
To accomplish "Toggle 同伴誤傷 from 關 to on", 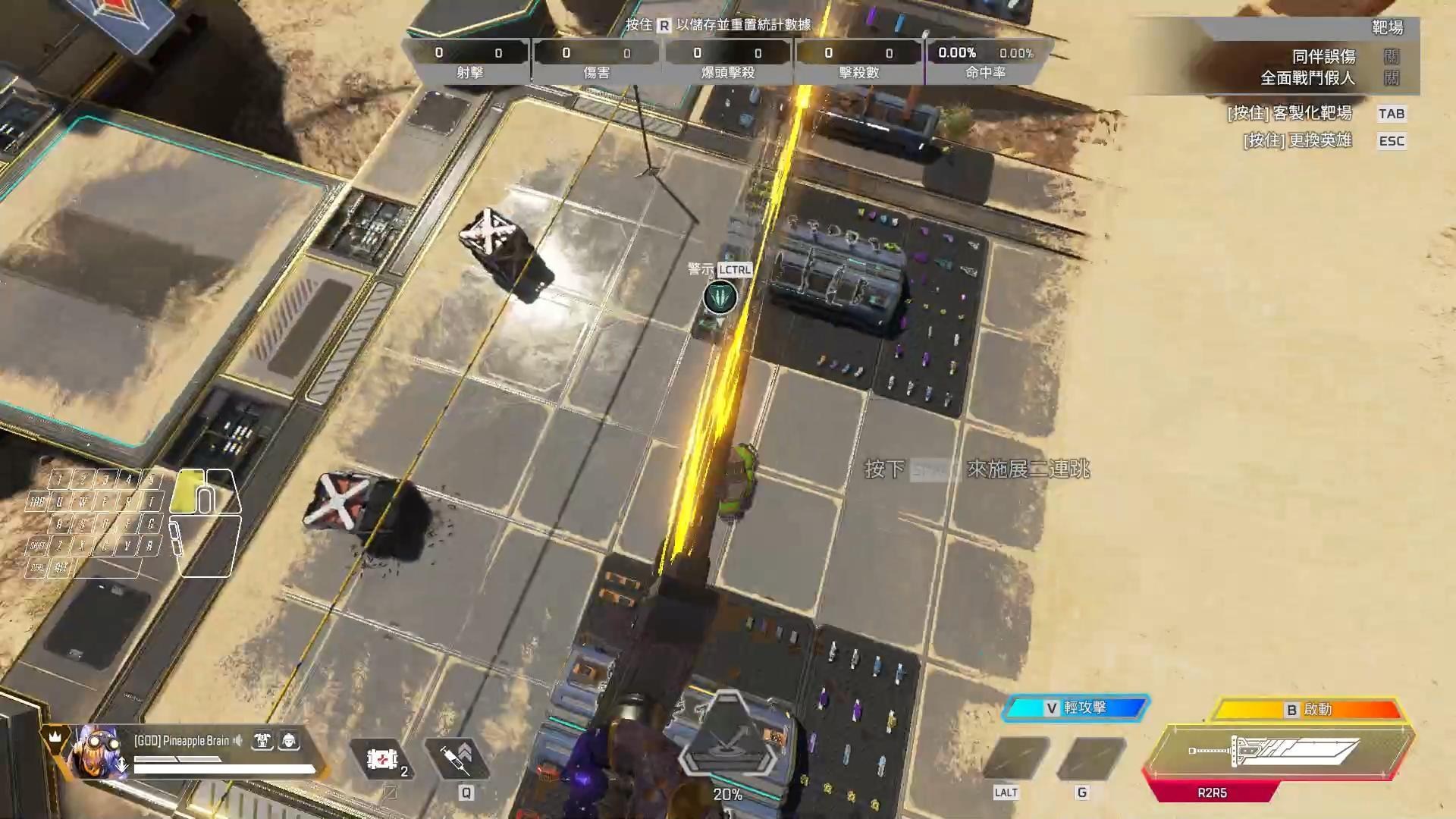I will (x=1392, y=55).
